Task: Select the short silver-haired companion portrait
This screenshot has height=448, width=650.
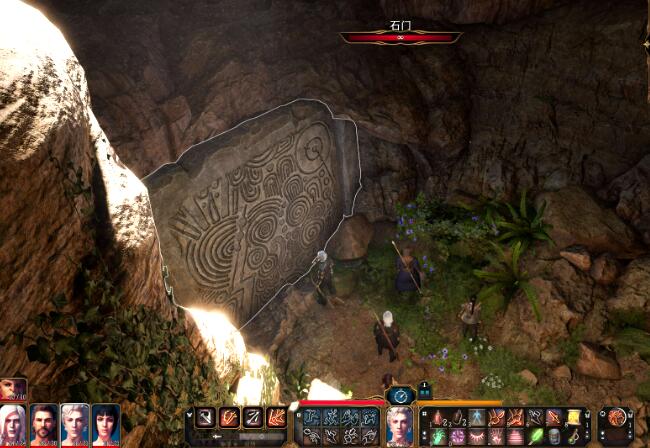Action: 75,423
